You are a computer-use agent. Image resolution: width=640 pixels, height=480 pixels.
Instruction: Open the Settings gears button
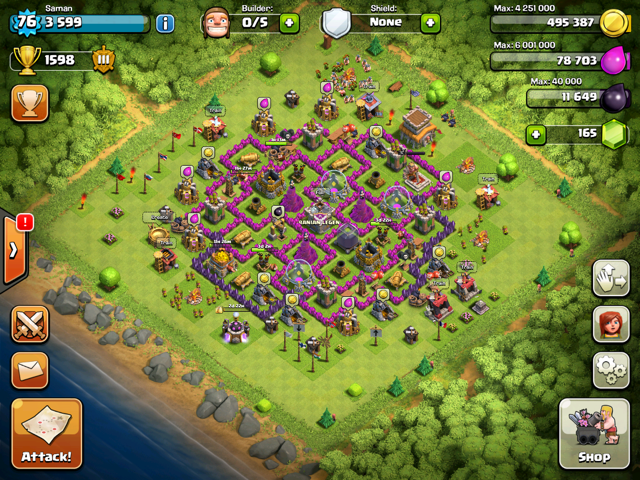click(x=610, y=369)
